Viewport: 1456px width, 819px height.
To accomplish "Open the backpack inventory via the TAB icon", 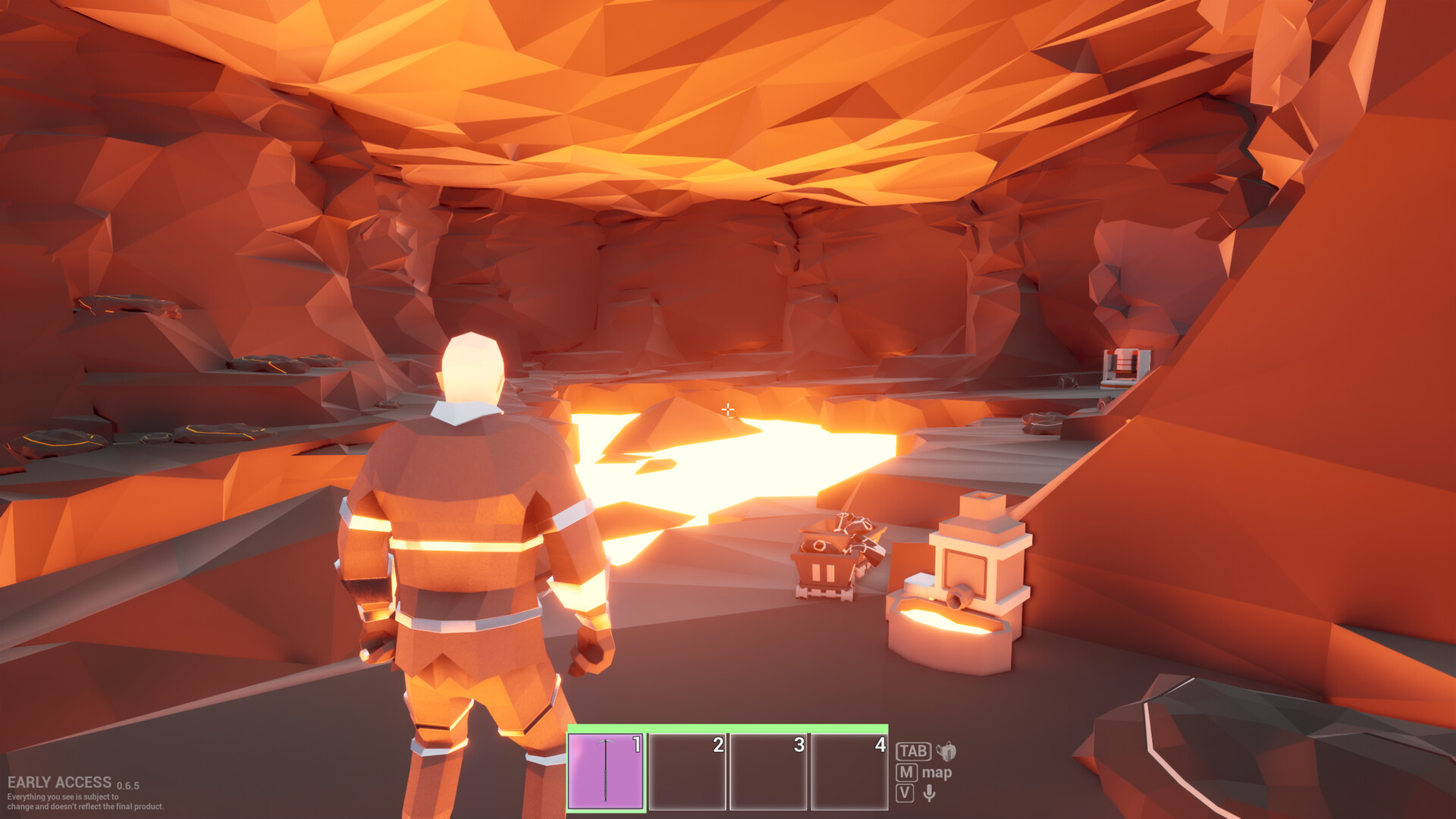I will click(946, 751).
